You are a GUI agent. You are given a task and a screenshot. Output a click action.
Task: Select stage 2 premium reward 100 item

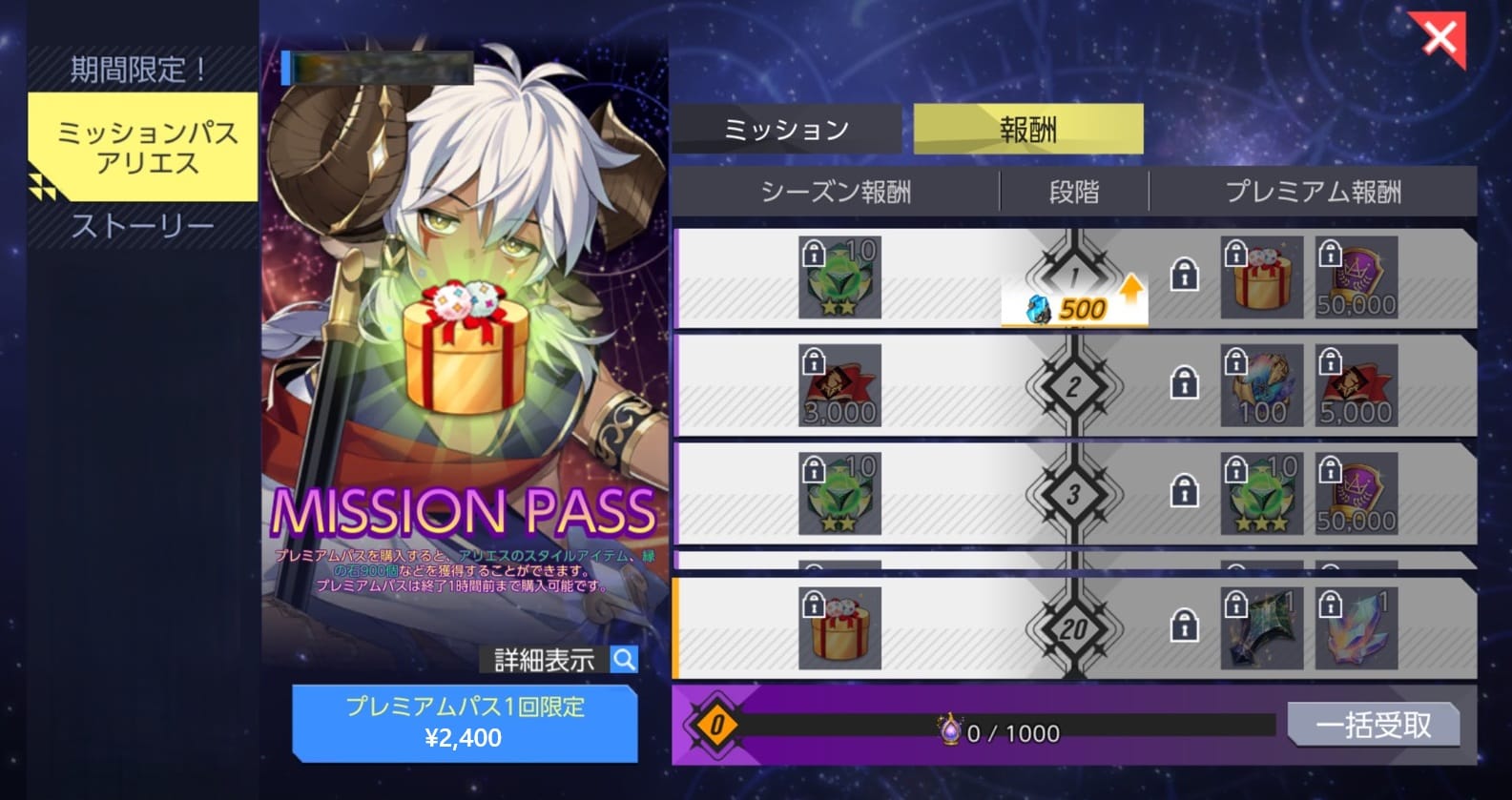(1261, 385)
